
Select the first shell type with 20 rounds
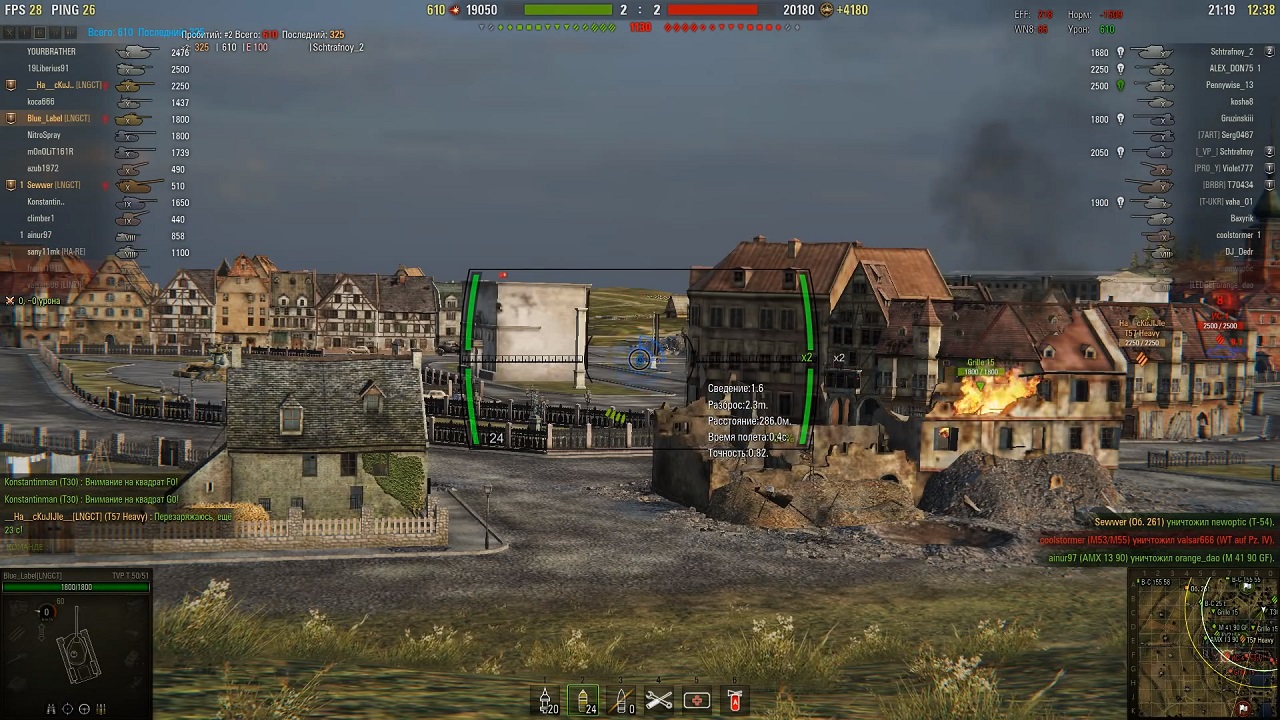546,700
